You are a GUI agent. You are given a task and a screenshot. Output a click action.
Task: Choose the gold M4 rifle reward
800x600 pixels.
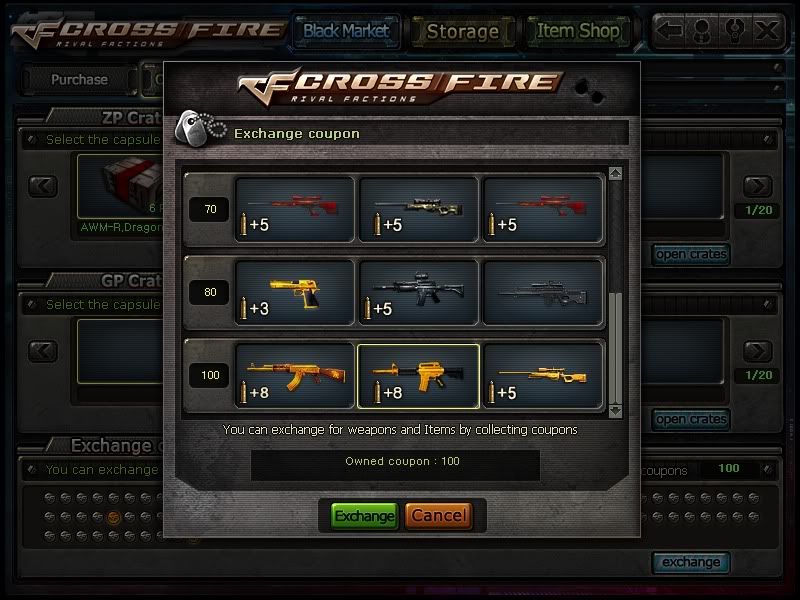(x=418, y=376)
